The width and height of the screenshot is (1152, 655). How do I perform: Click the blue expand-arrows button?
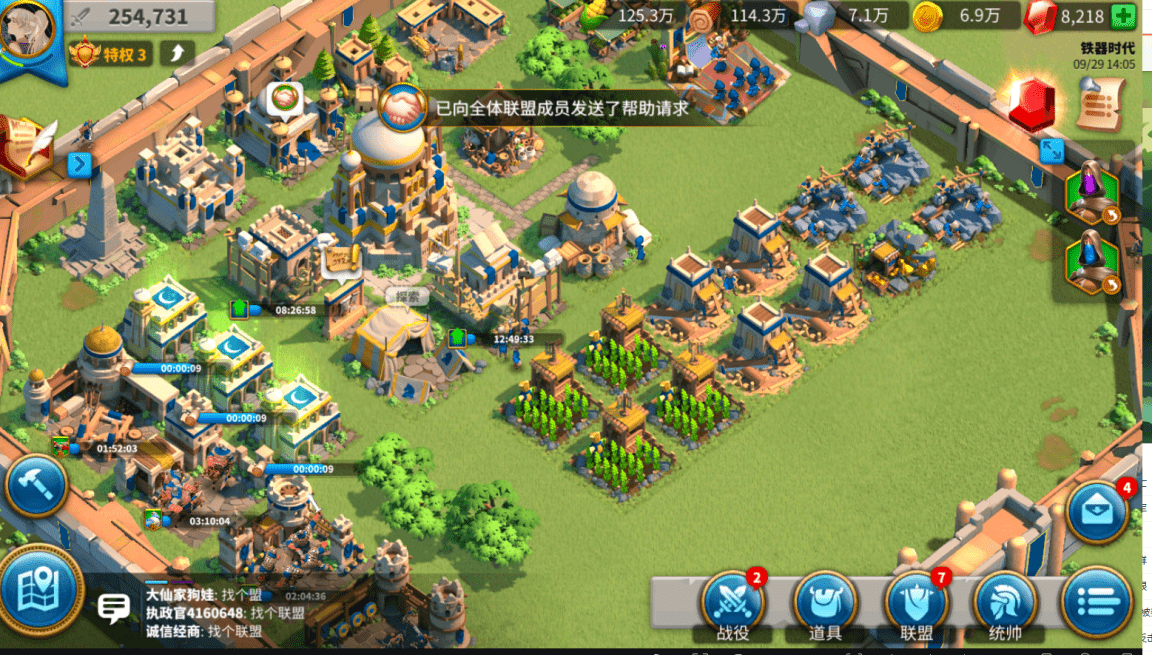(1051, 151)
